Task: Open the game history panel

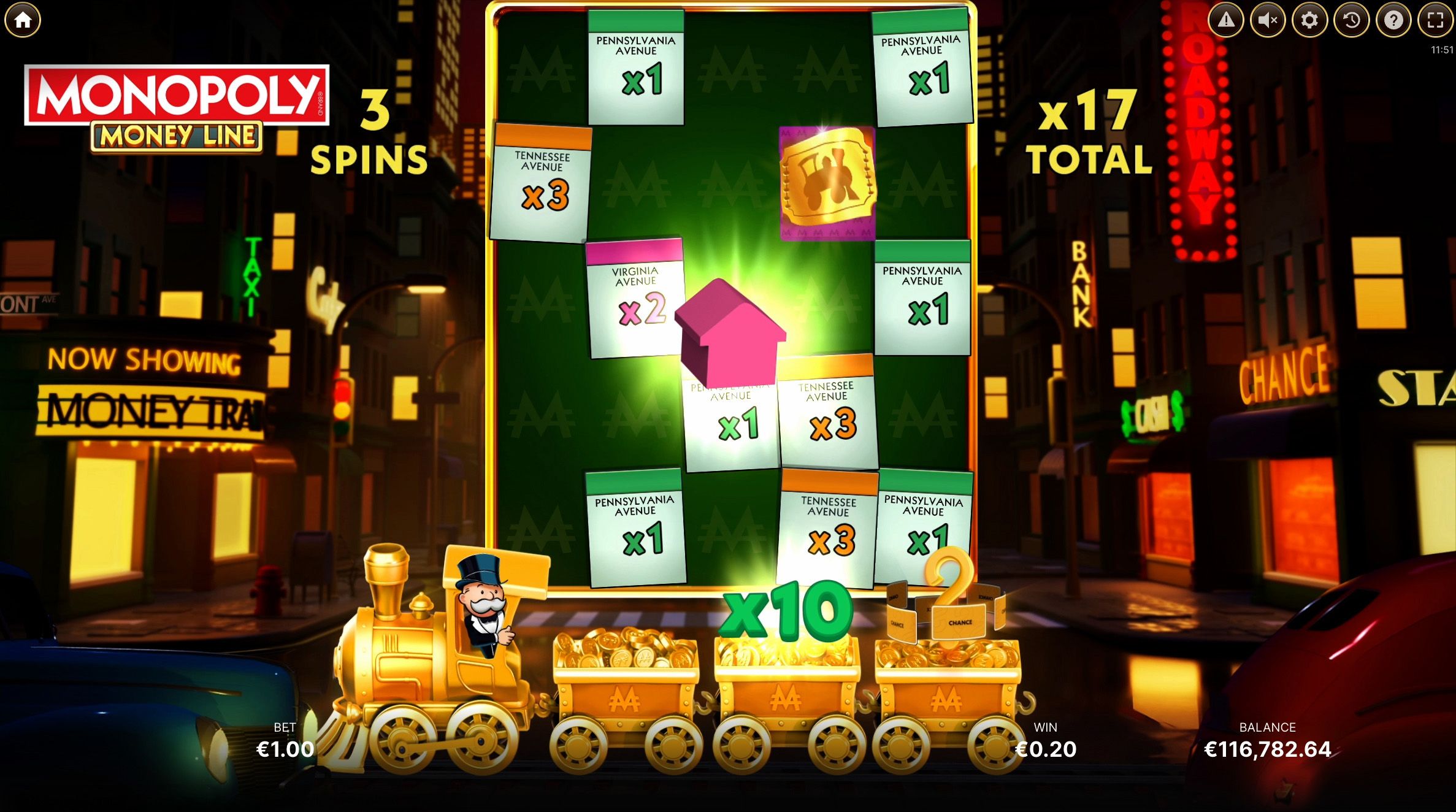Action: (1351, 20)
